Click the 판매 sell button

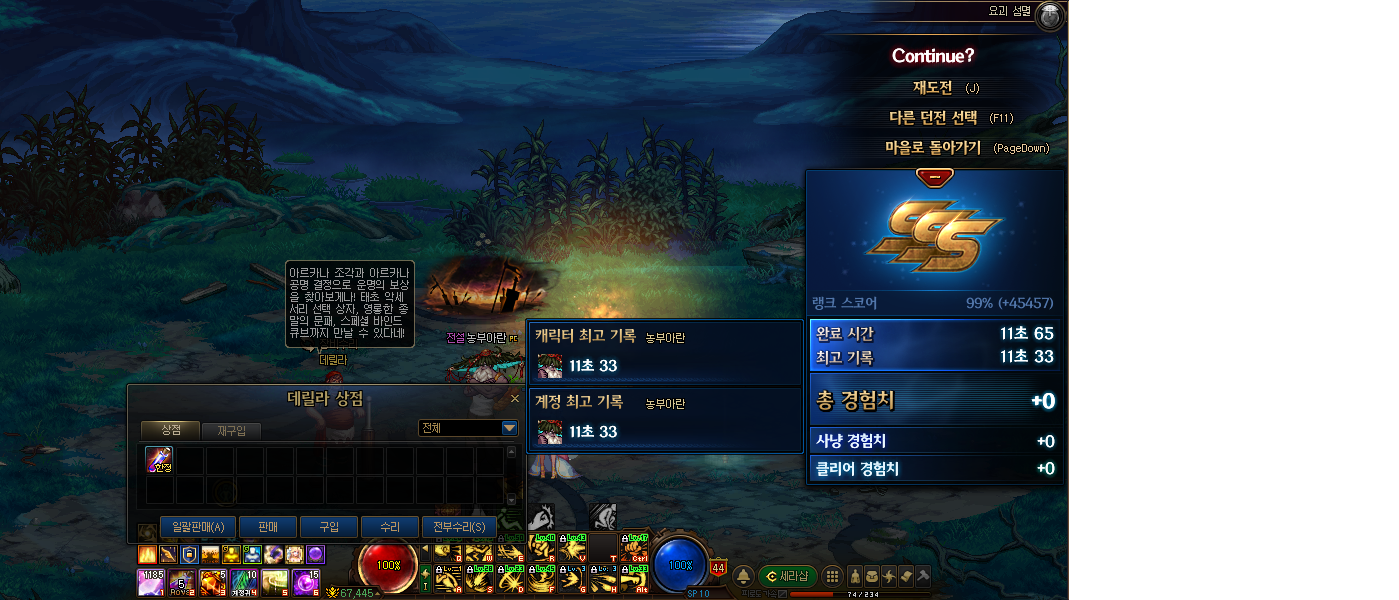268,527
